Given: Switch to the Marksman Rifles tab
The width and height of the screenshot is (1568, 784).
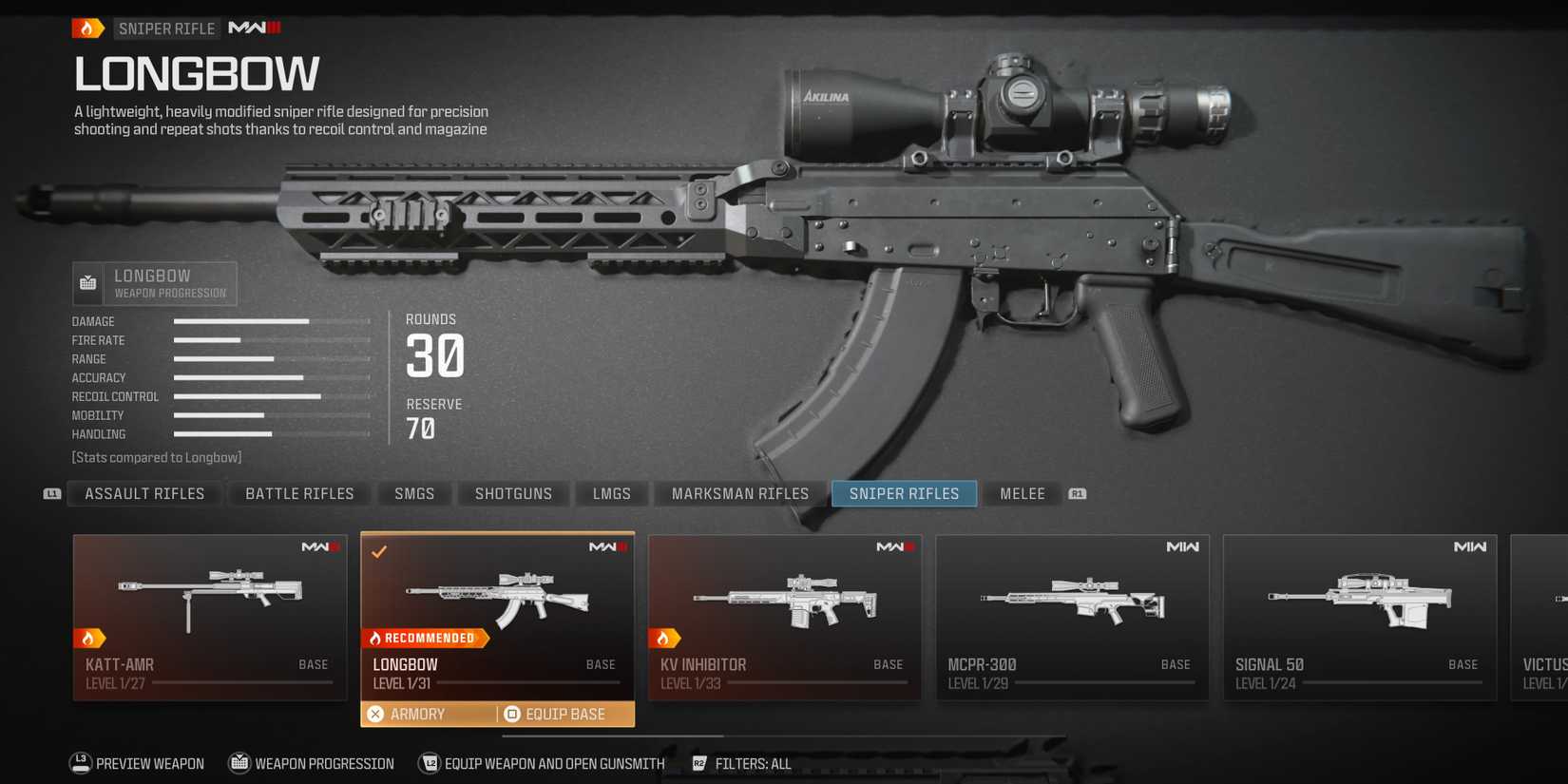Looking at the screenshot, I should [x=739, y=493].
